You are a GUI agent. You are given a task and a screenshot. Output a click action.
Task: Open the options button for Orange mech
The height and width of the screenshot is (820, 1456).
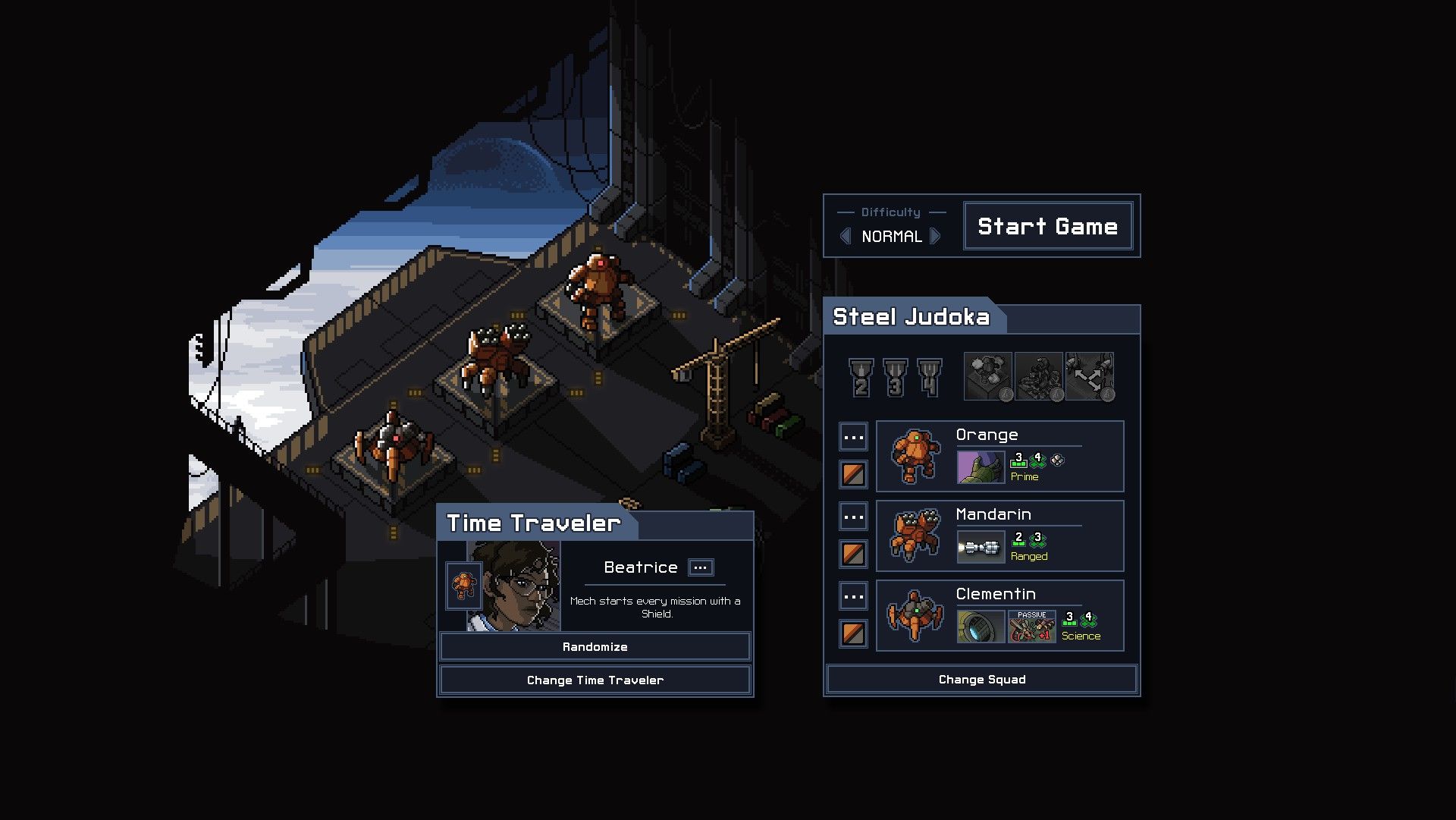(x=853, y=438)
